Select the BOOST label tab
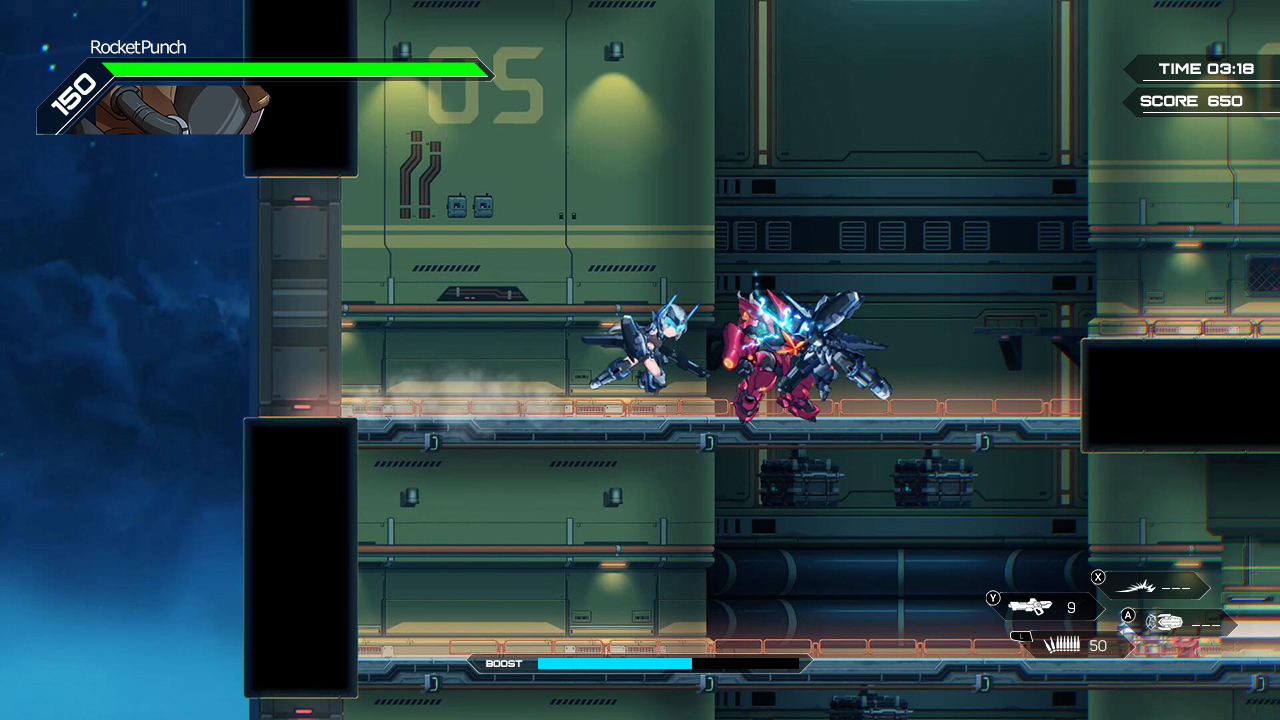 click(506, 663)
